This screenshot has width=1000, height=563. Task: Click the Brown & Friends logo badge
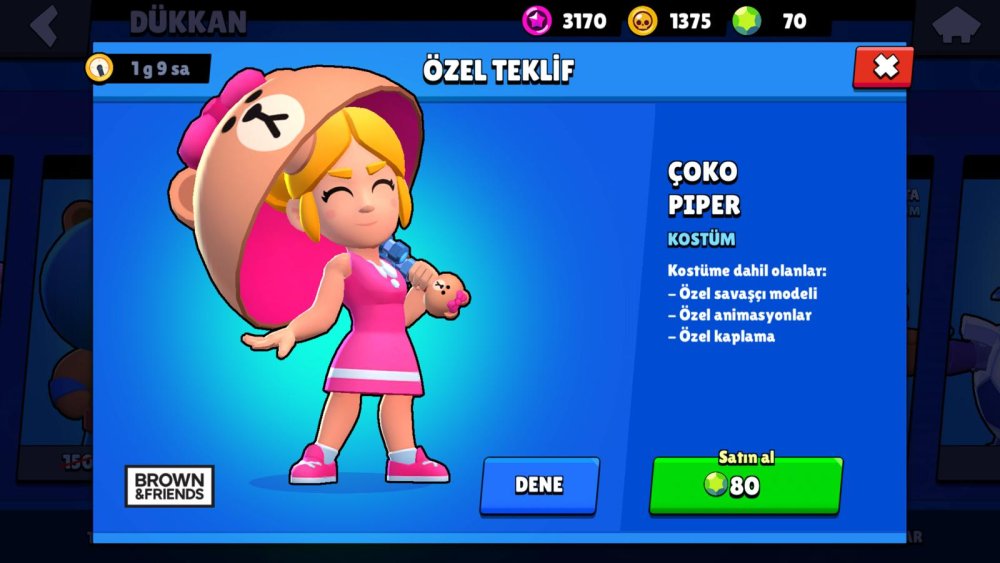pyautogui.click(x=169, y=486)
